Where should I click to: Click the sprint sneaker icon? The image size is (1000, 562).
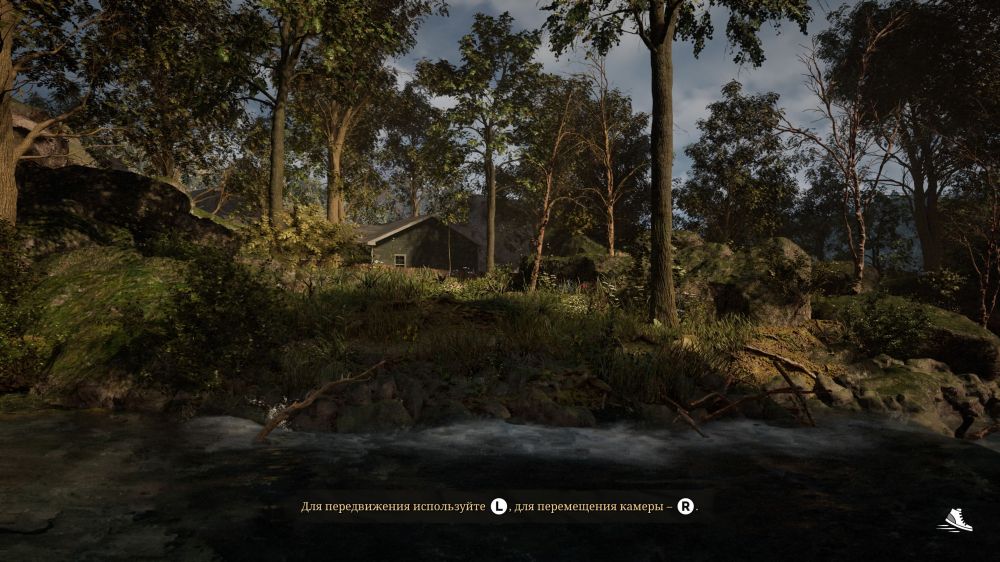click(x=956, y=520)
